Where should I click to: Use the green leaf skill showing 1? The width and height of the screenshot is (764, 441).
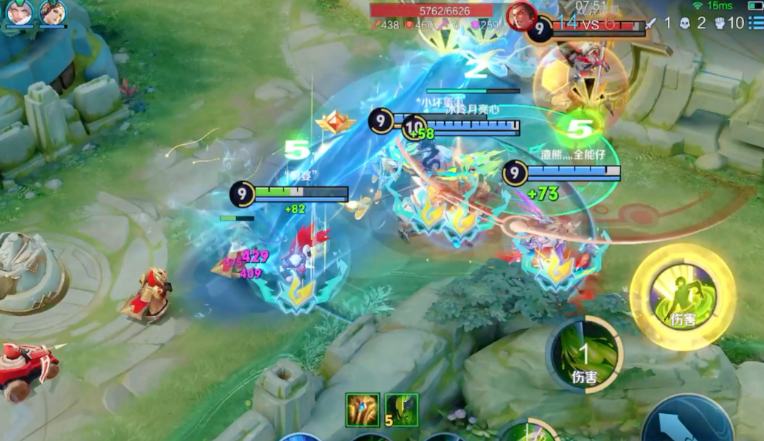(x=585, y=353)
